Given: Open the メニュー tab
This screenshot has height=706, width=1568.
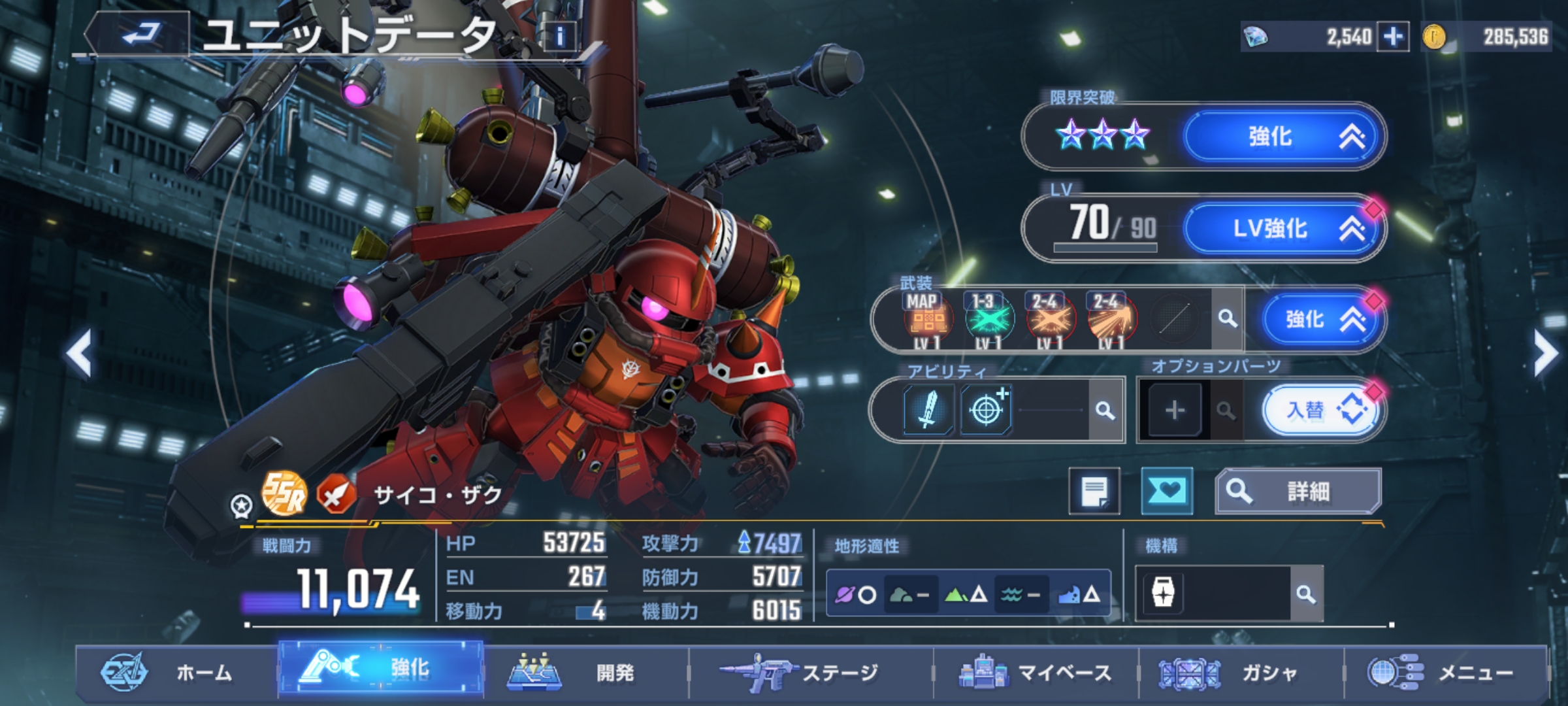Looking at the screenshot, I should point(1445,673).
